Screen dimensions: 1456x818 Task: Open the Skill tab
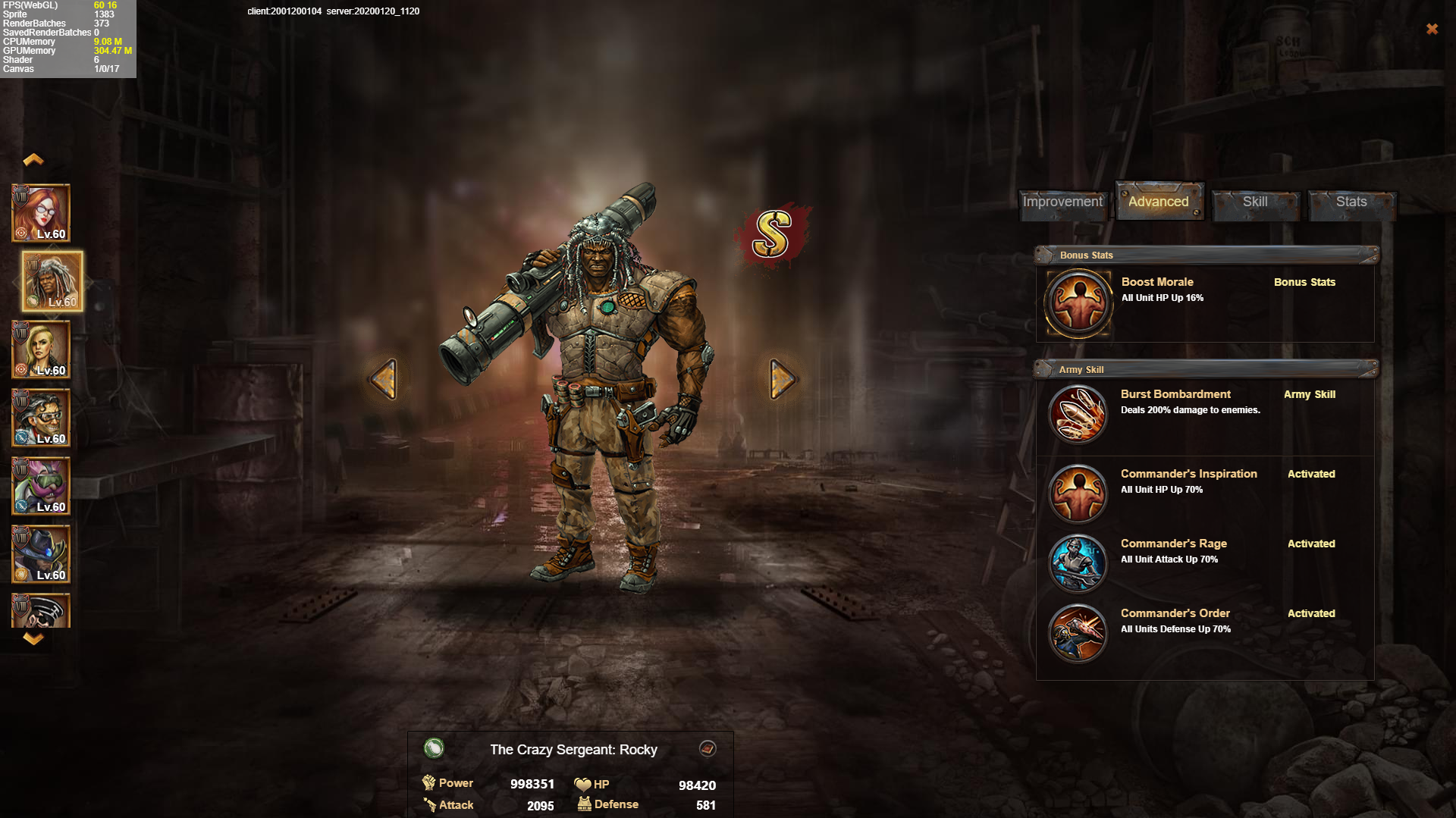tap(1254, 202)
